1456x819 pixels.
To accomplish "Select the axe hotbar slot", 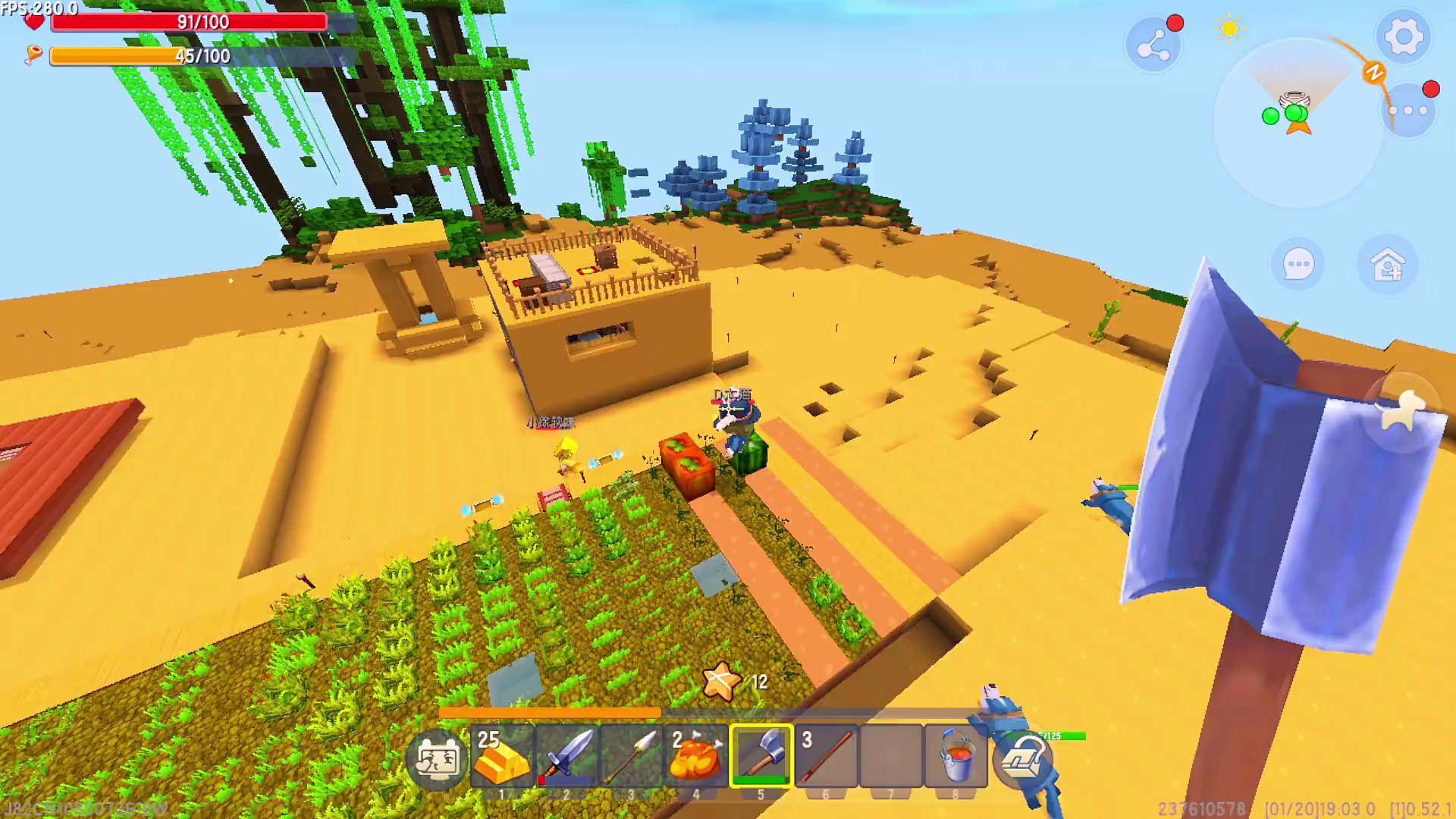I will click(761, 756).
